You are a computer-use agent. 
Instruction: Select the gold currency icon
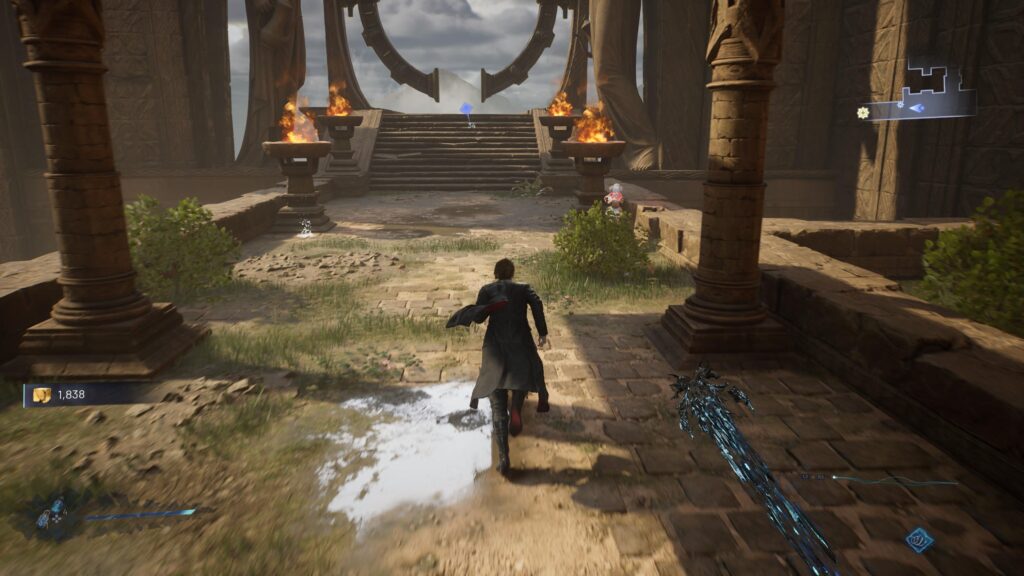point(42,395)
